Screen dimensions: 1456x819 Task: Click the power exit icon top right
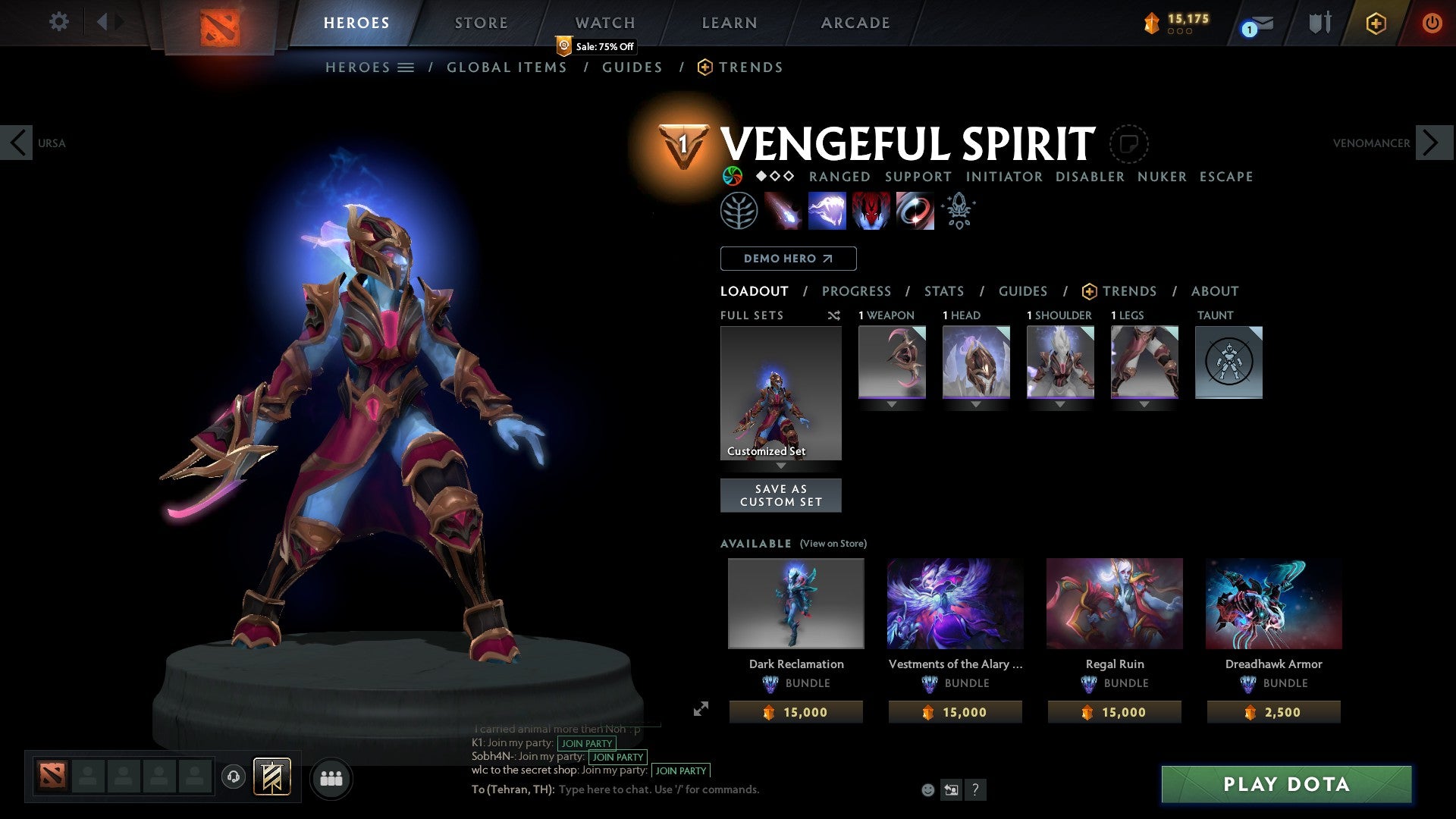click(1432, 23)
